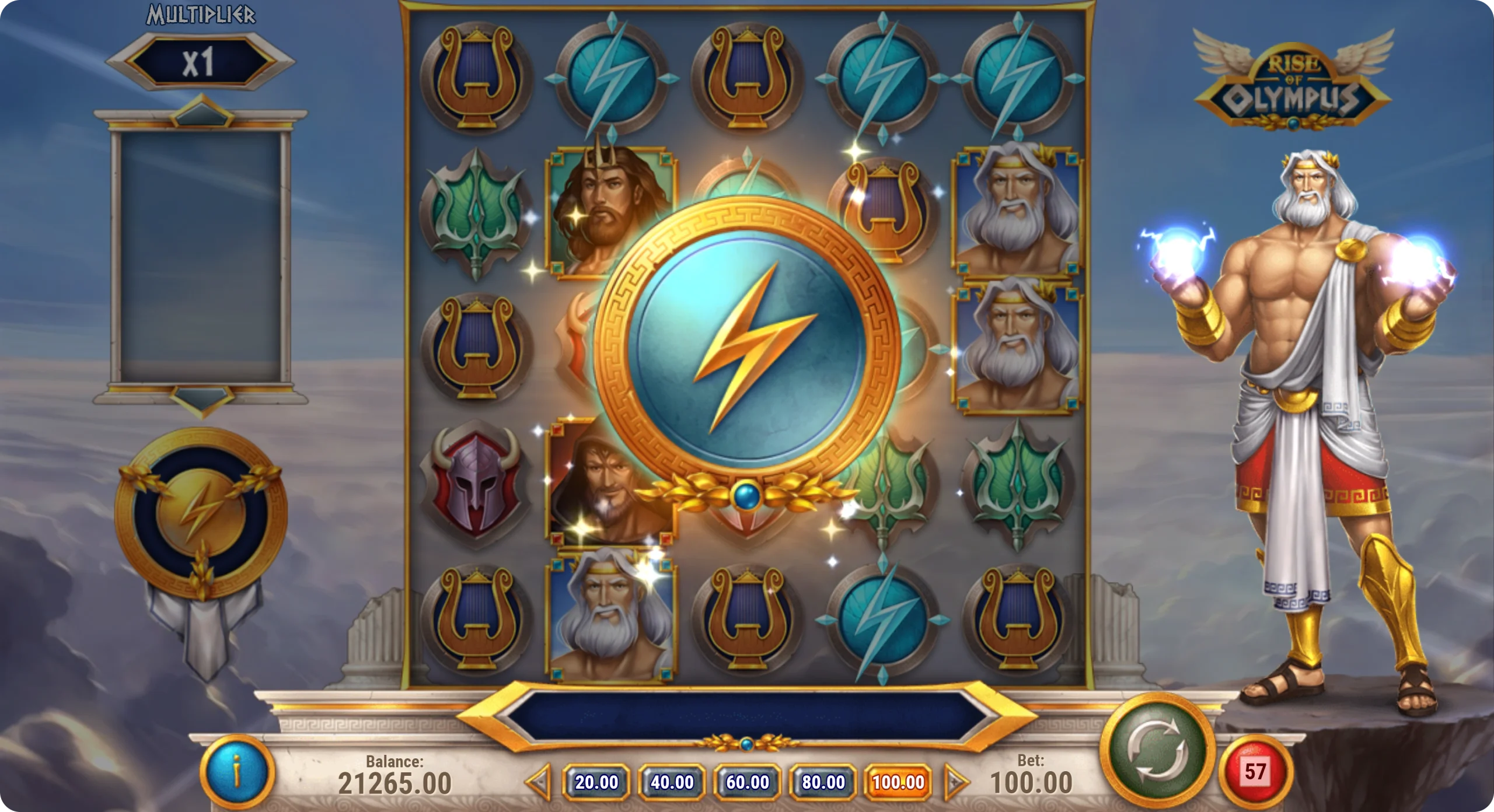Select the 60.00 bet amount
This screenshot has width=1494, height=812.
point(748,782)
